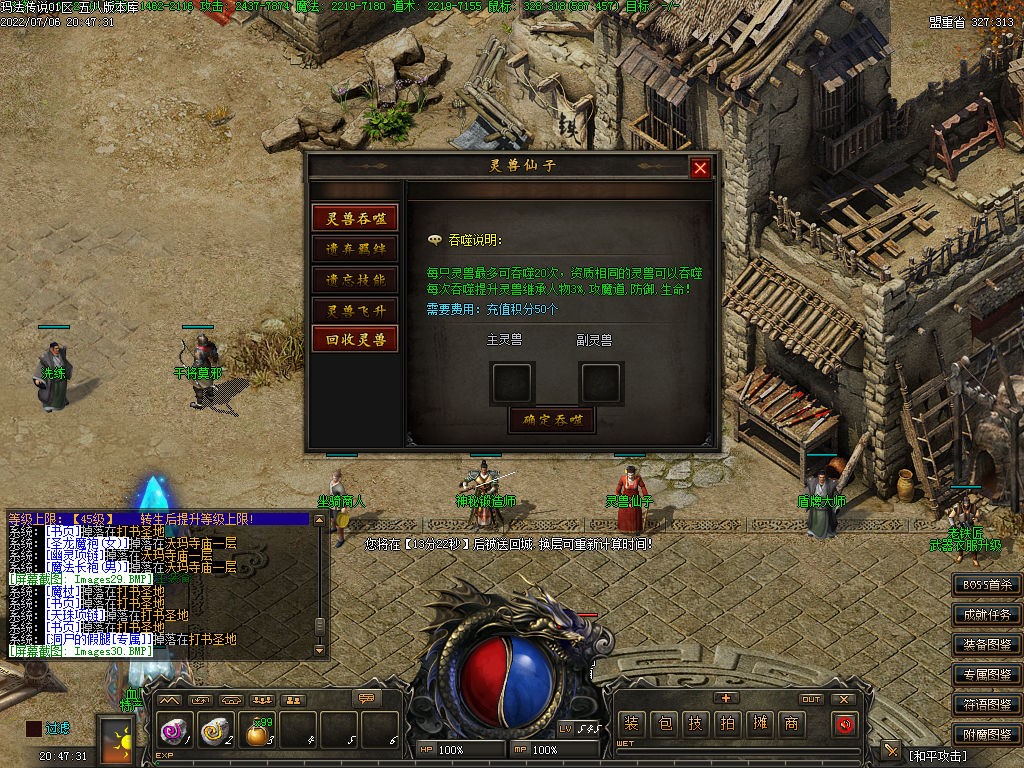This screenshot has height=768, width=1024.
Task: Use the orange fruit in hotbar slot 3
Action: click(257, 733)
